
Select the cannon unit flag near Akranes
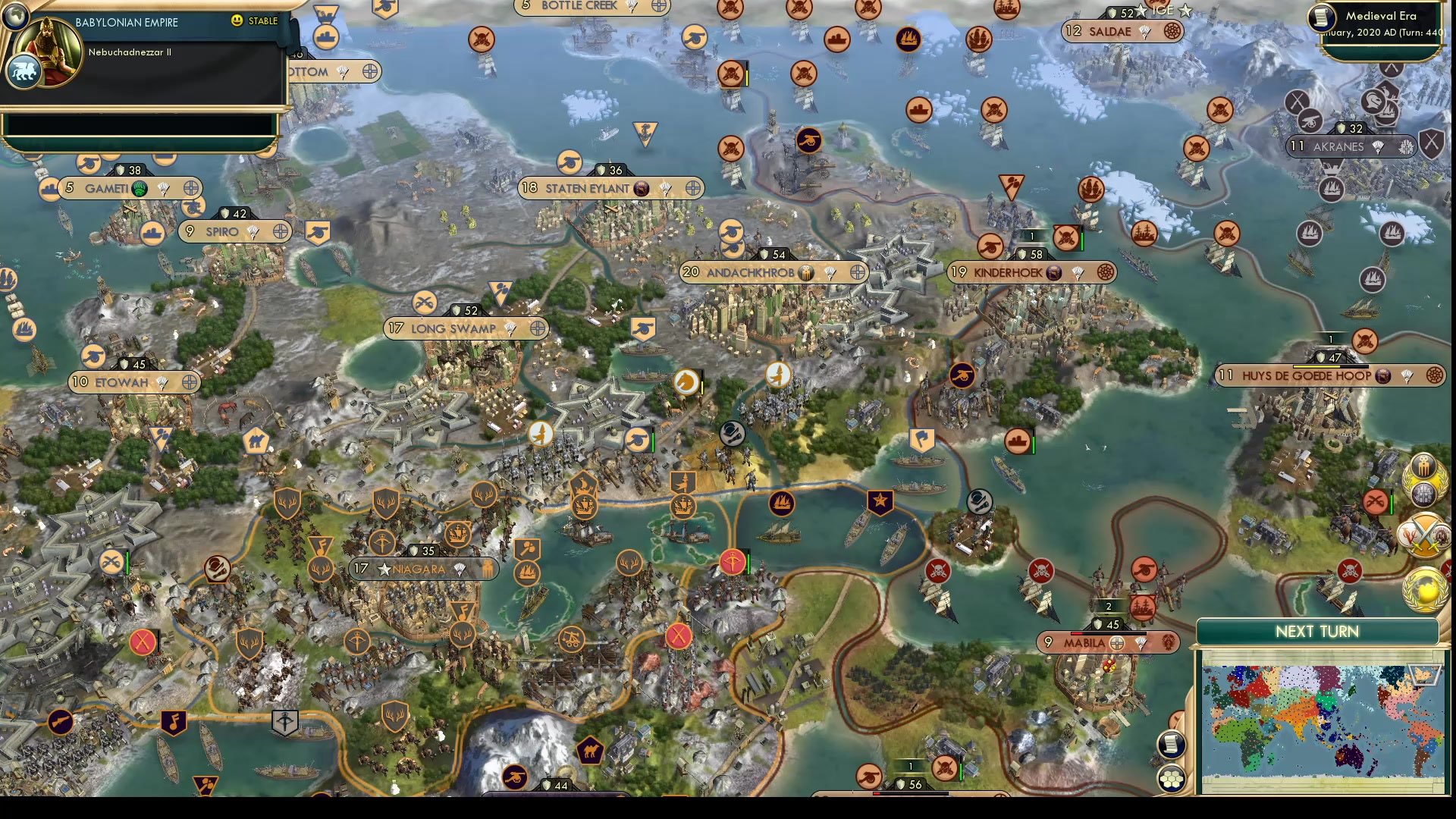[1309, 122]
